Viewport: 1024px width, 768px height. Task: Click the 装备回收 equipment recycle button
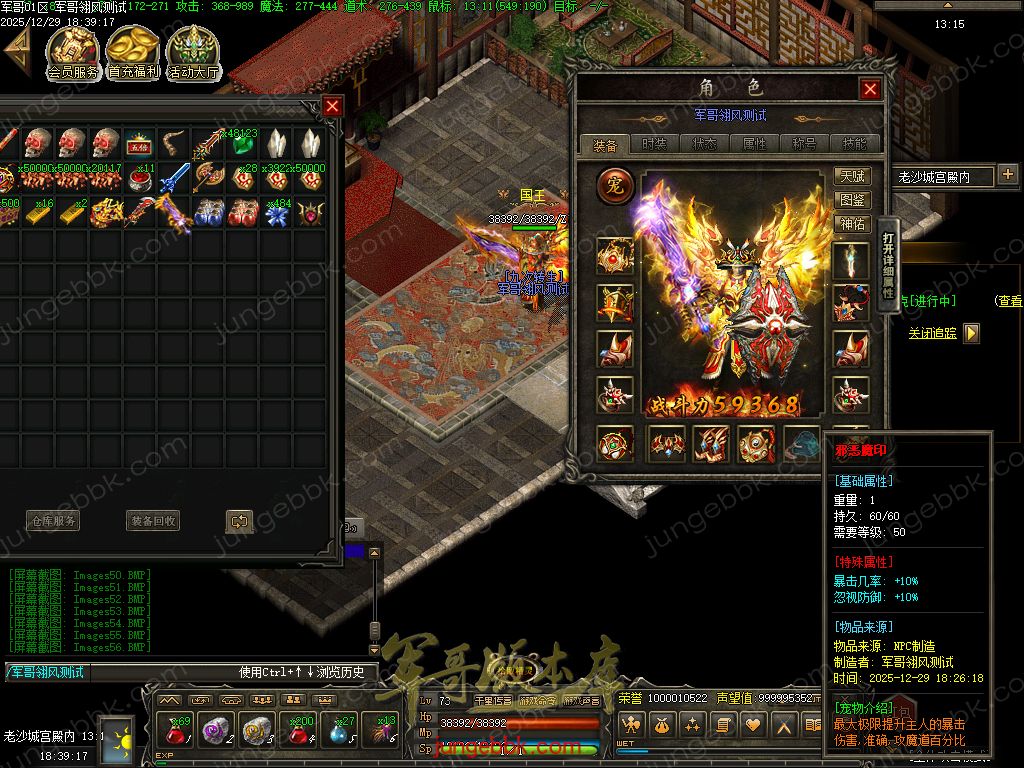coord(153,521)
